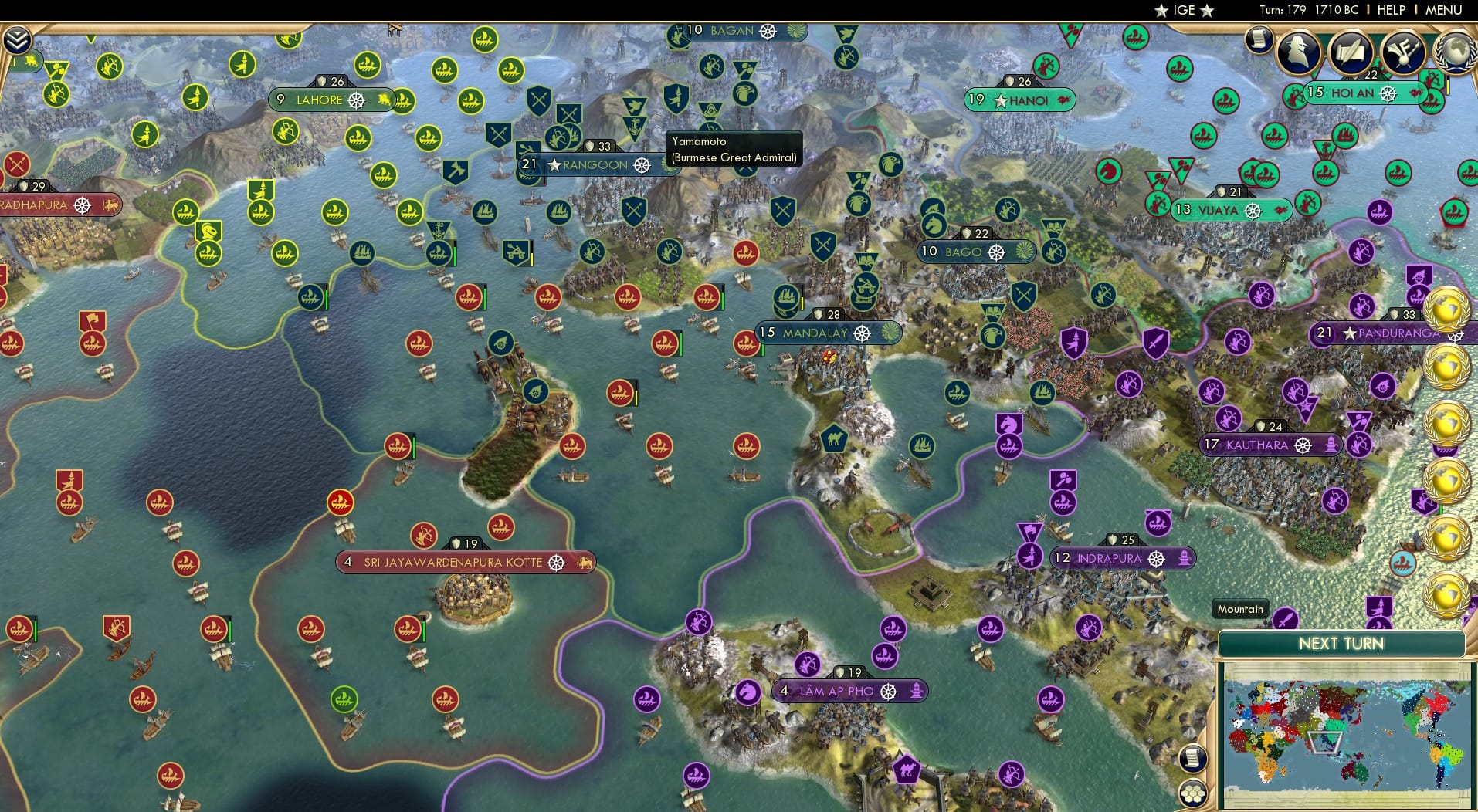
Task: Click the IGE button at the top
Action: pos(1183,10)
